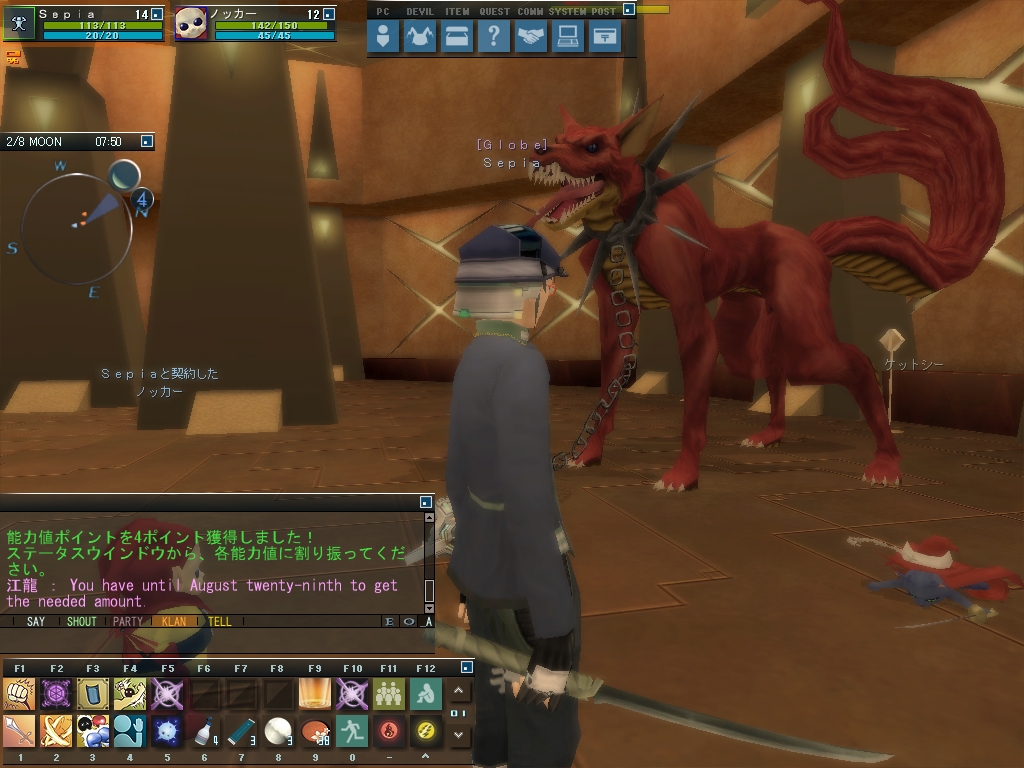Choose the TELL chat channel

coord(219,621)
